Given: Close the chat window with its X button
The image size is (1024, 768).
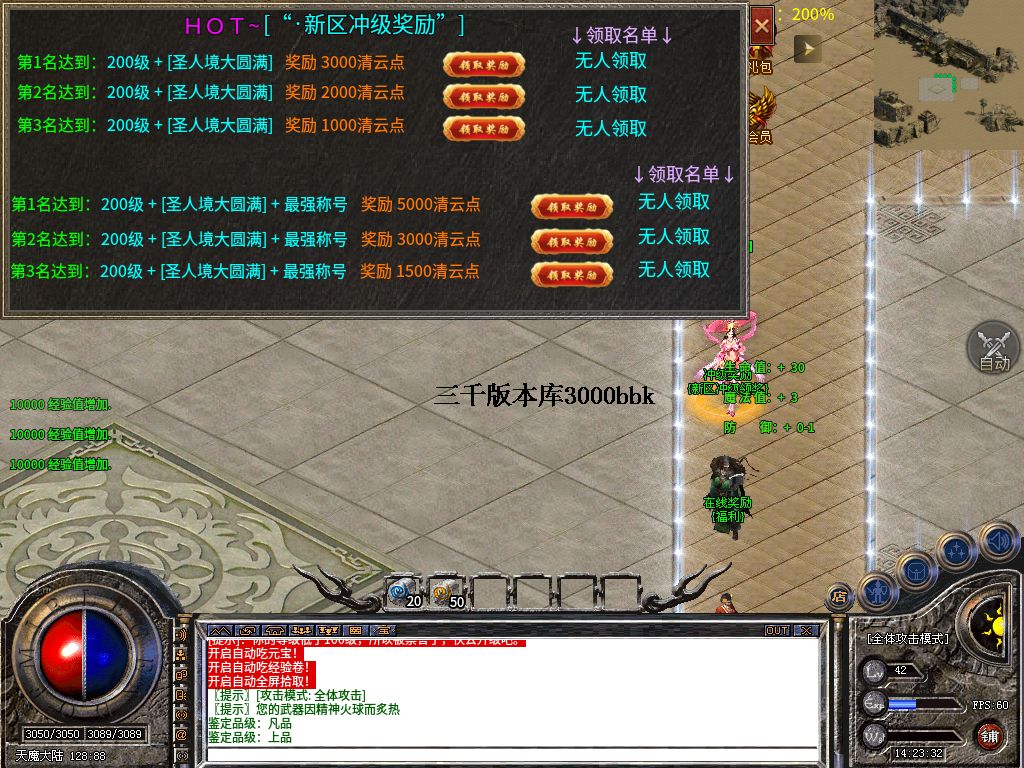Looking at the screenshot, I should tap(807, 631).
